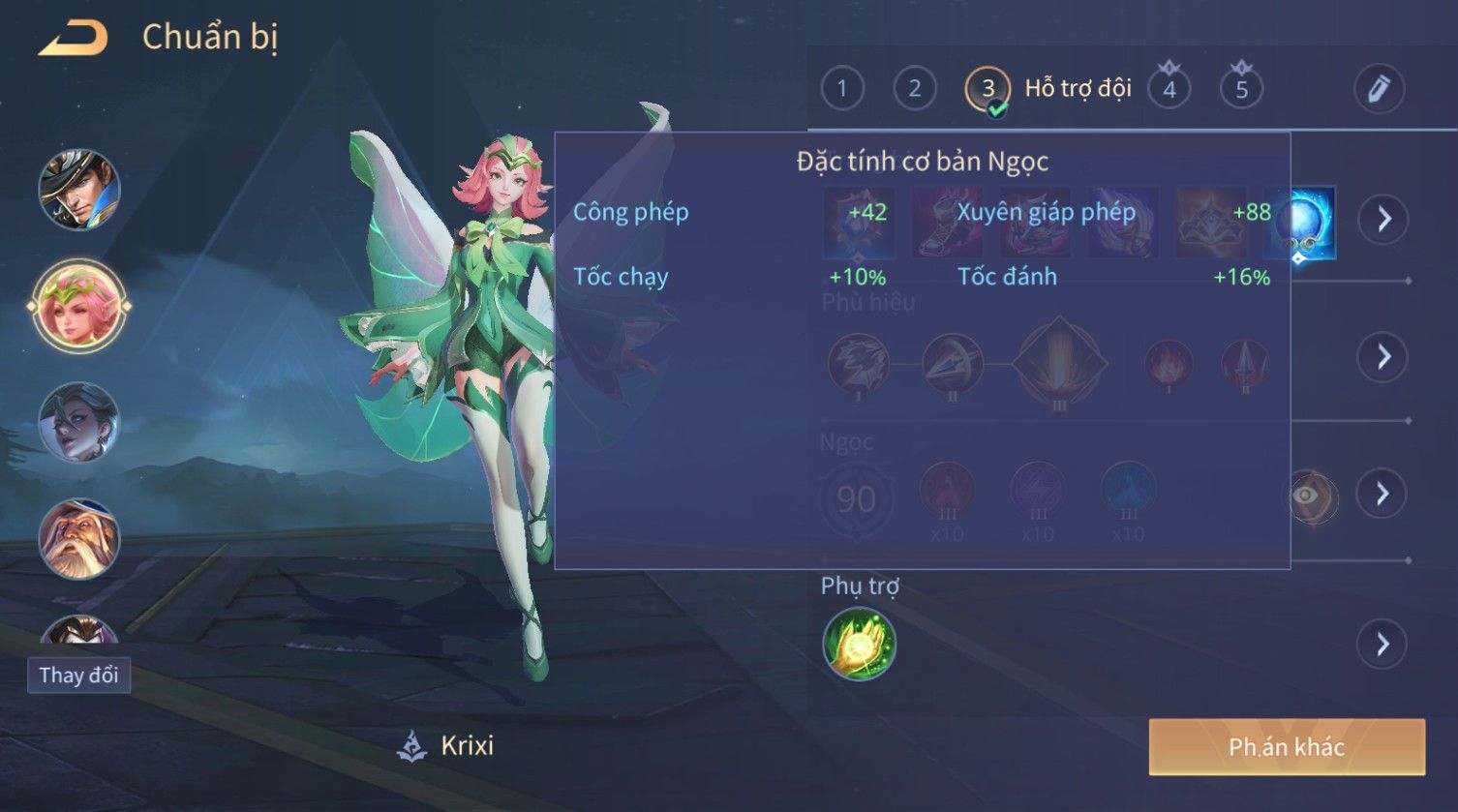This screenshot has width=1458, height=812.
Task: Choose loadout preset 4
Action: pos(1169,89)
